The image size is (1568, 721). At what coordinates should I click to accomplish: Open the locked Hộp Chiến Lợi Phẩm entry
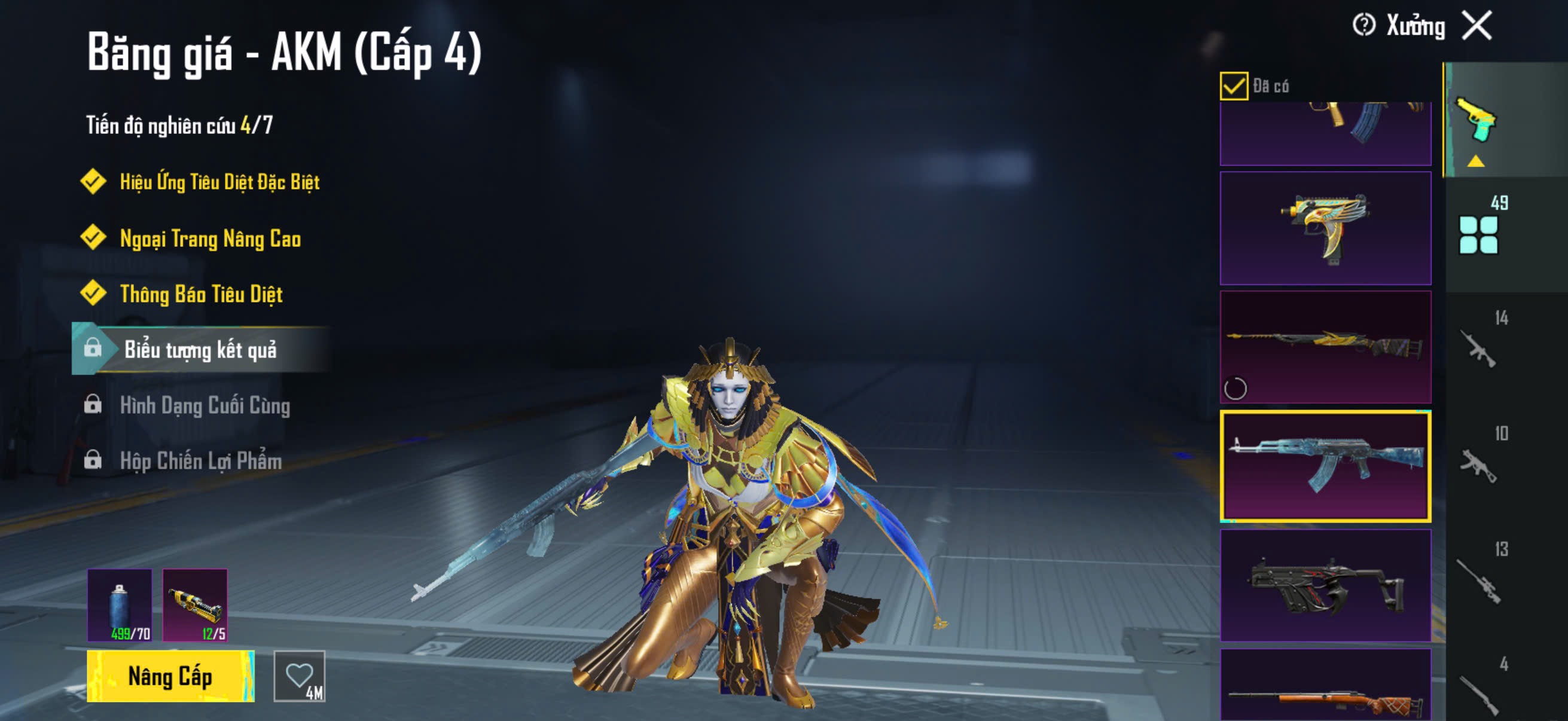click(201, 460)
